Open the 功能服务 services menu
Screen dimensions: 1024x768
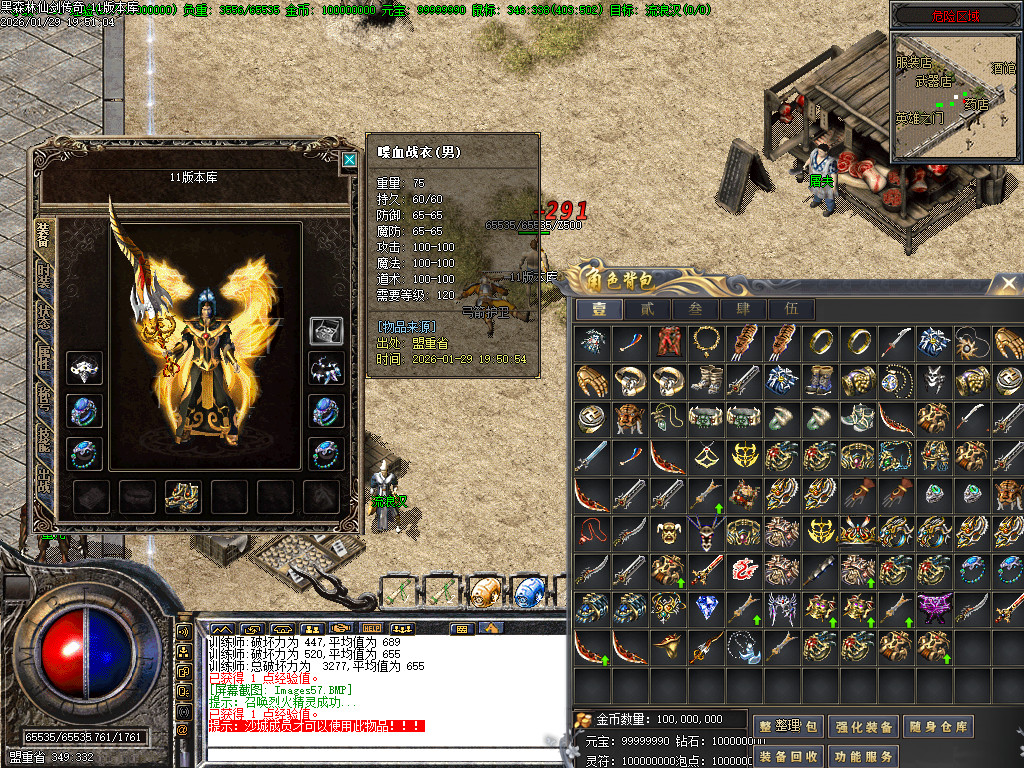click(x=863, y=757)
